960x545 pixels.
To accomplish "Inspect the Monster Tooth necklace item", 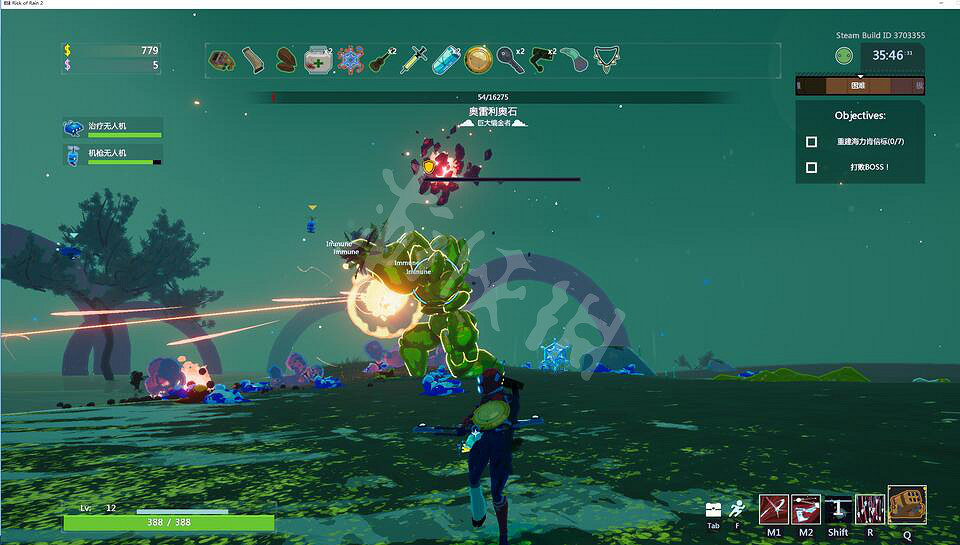I will (x=604, y=60).
